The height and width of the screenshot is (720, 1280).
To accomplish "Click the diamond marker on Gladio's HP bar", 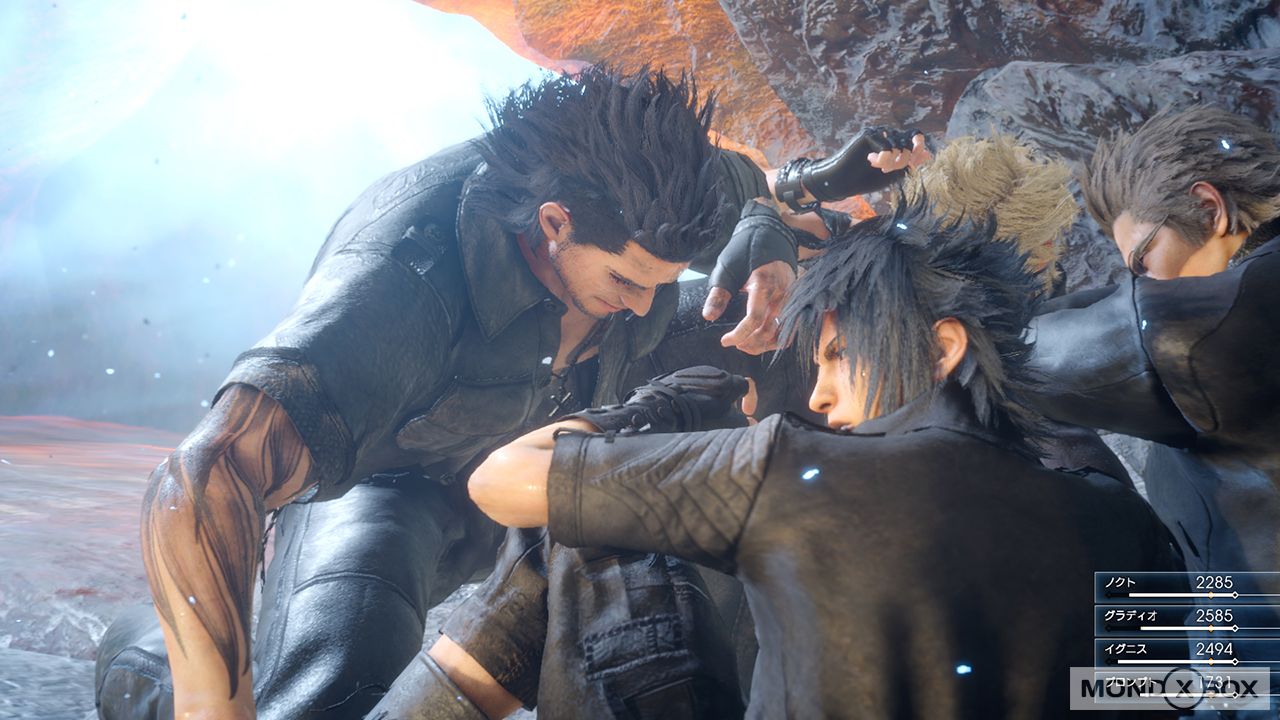I will coord(1211,627).
